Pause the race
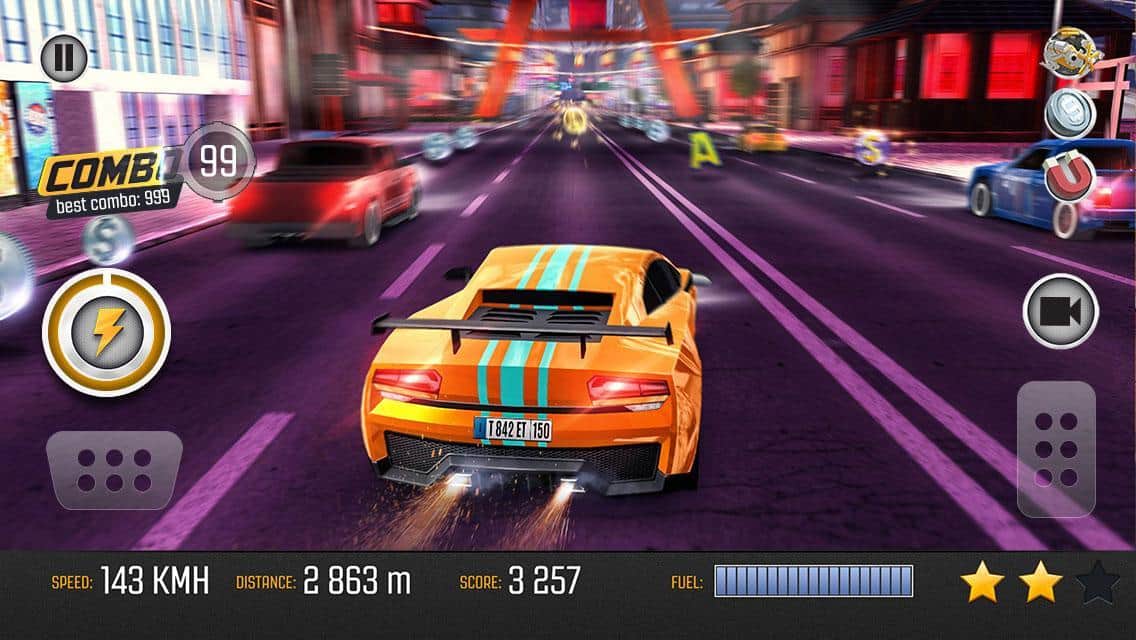Screen dimensions: 1136x640 [64, 57]
